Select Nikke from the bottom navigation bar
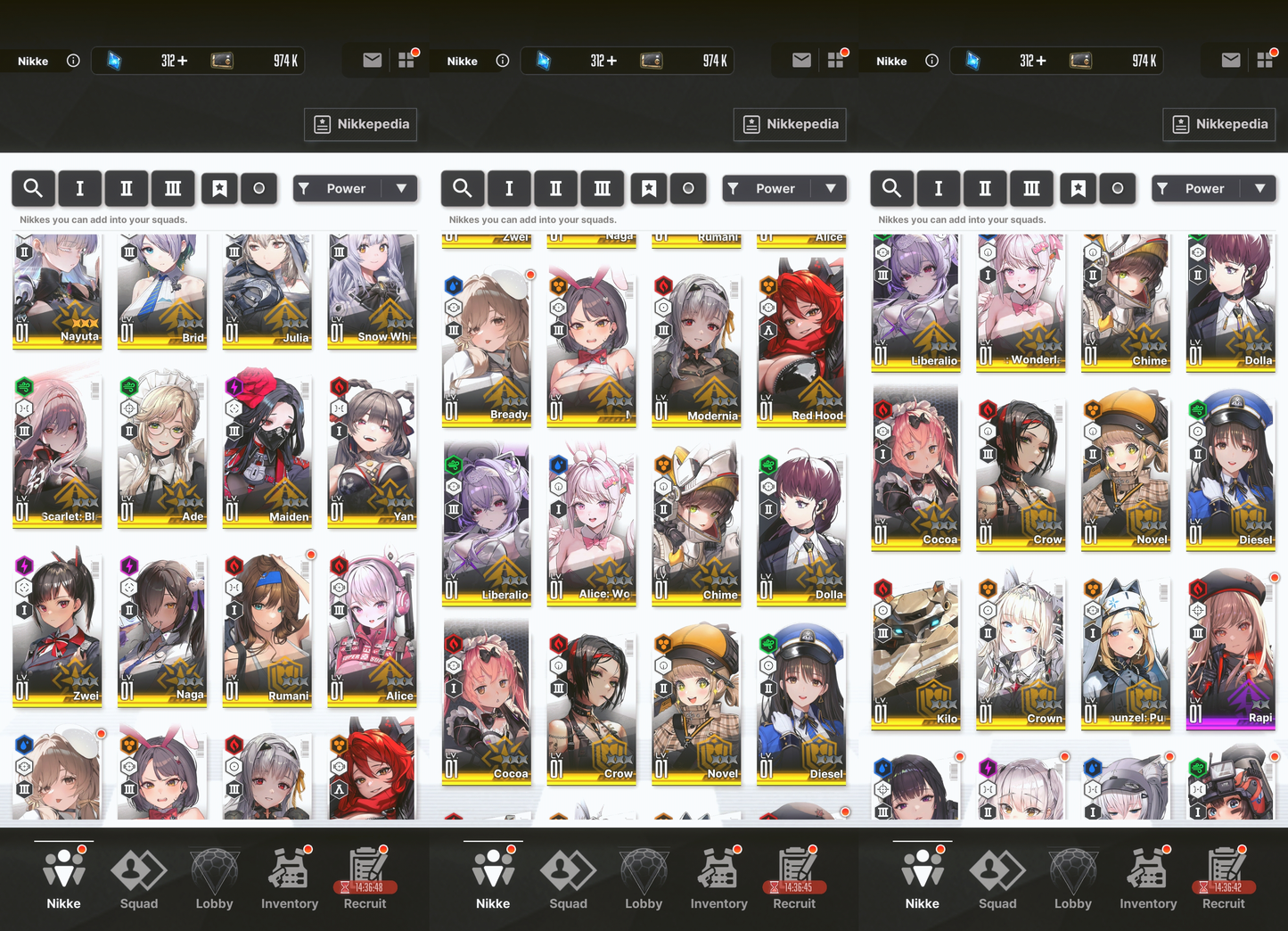 [63, 877]
